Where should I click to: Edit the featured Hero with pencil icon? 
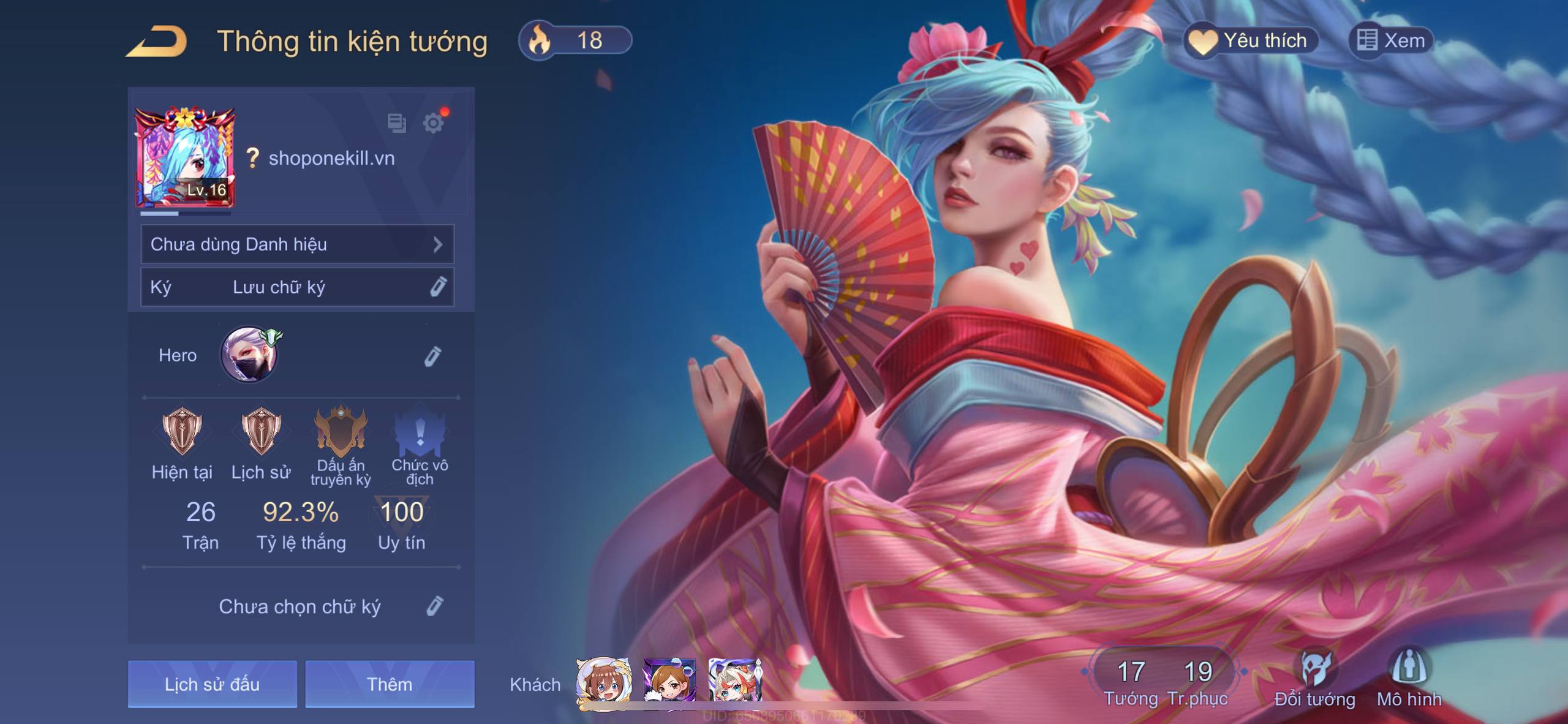(432, 356)
